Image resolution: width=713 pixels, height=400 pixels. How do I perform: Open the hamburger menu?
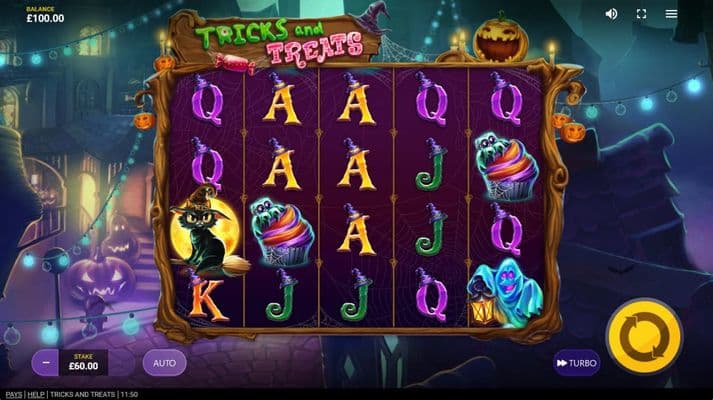pos(672,14)
